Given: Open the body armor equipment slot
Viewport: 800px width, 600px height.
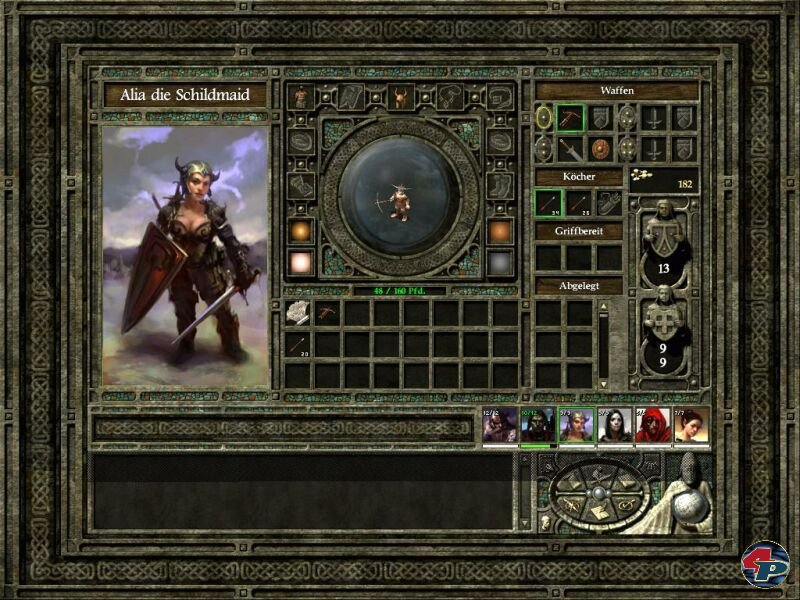Looking at the screenshot, I should click(301, 97).
